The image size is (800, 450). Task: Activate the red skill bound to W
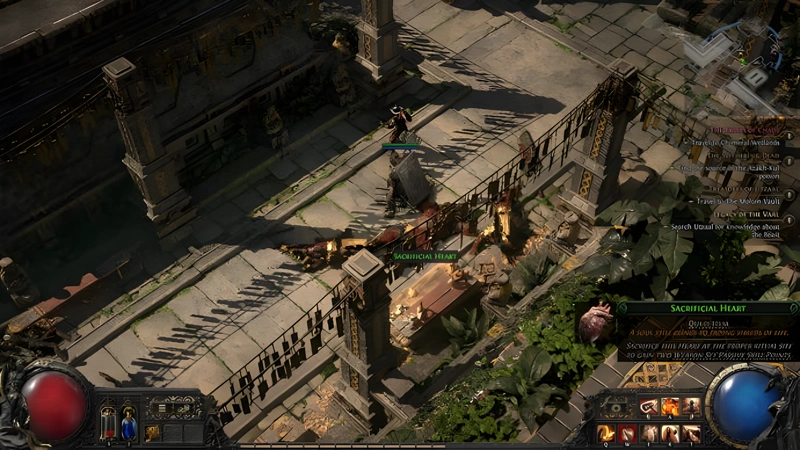(x=628, y=433)
